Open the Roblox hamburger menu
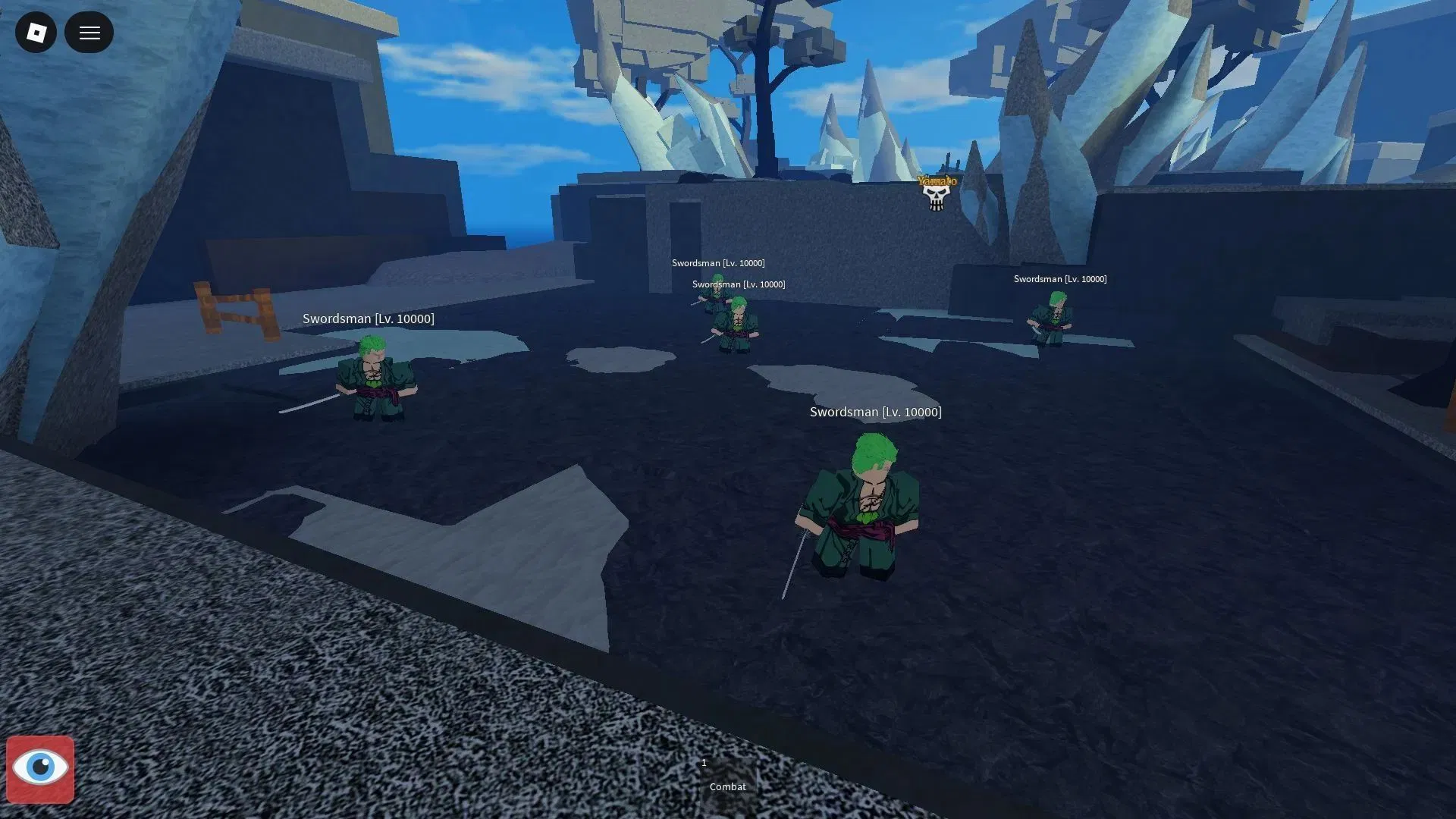This screenshot has height=819, width=1456. 89,33
